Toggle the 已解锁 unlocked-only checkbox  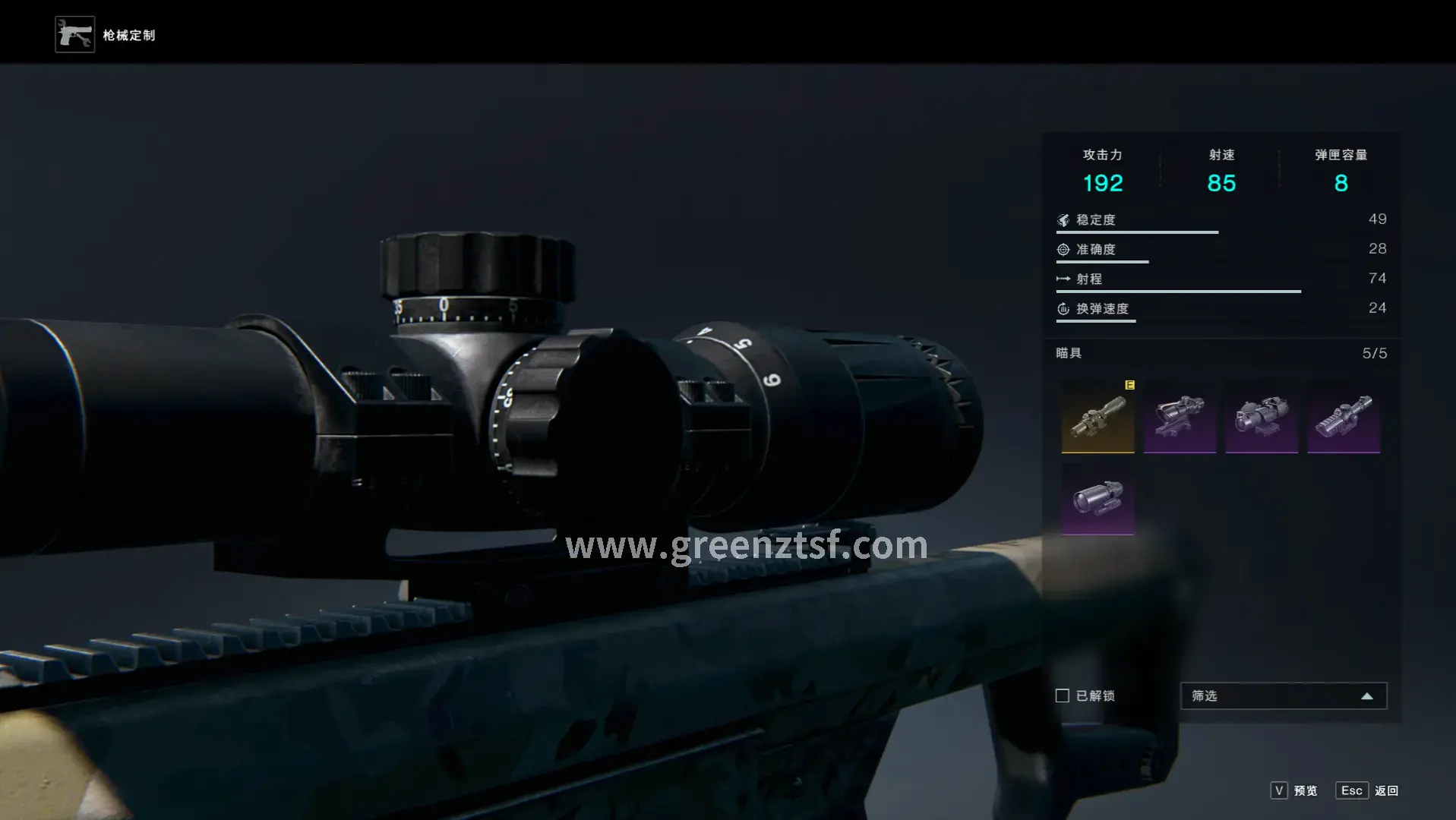pyautogui.click(x=1063, y=695)
